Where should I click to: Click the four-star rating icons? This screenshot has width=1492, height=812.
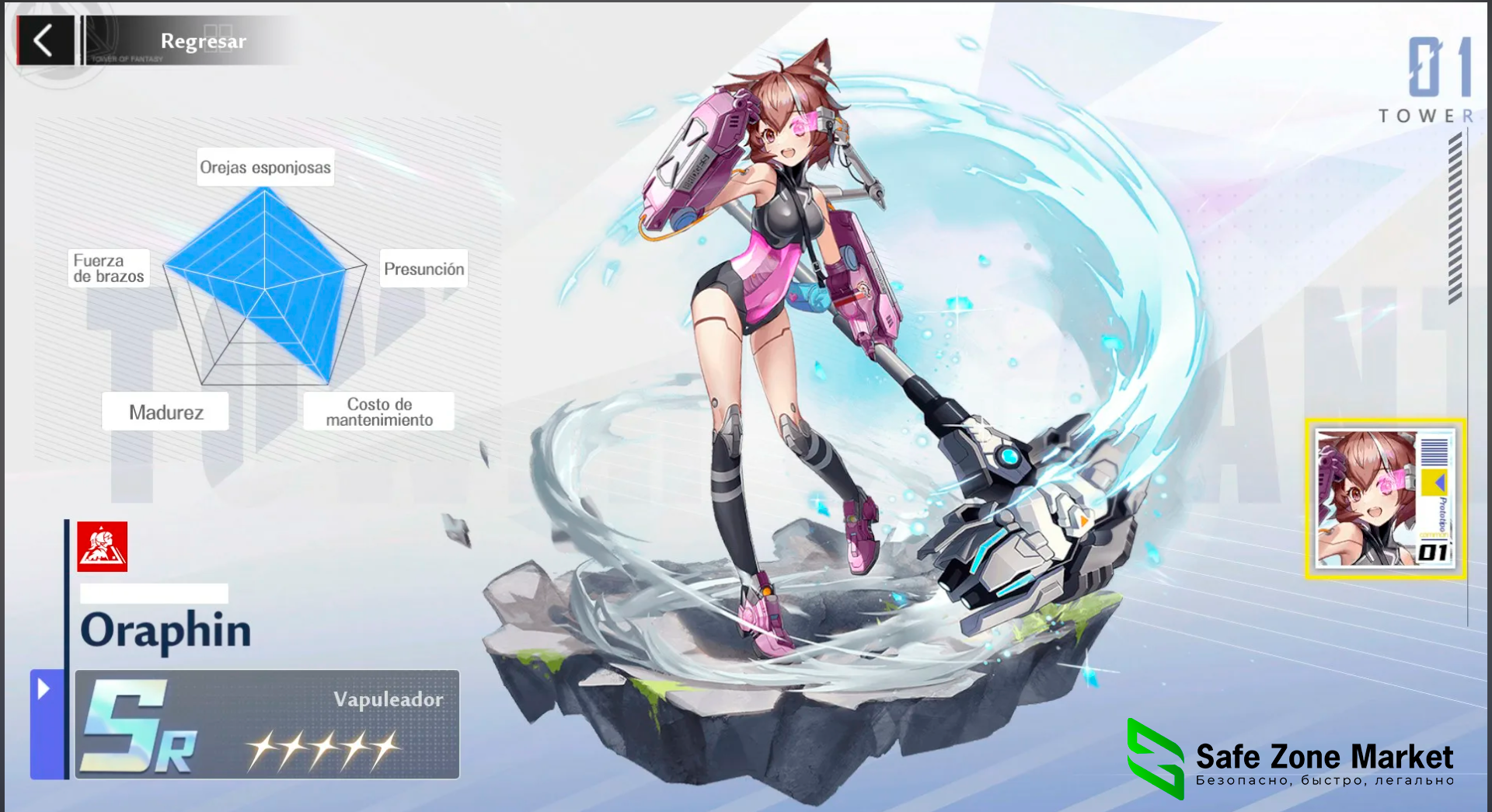point(319,750)
